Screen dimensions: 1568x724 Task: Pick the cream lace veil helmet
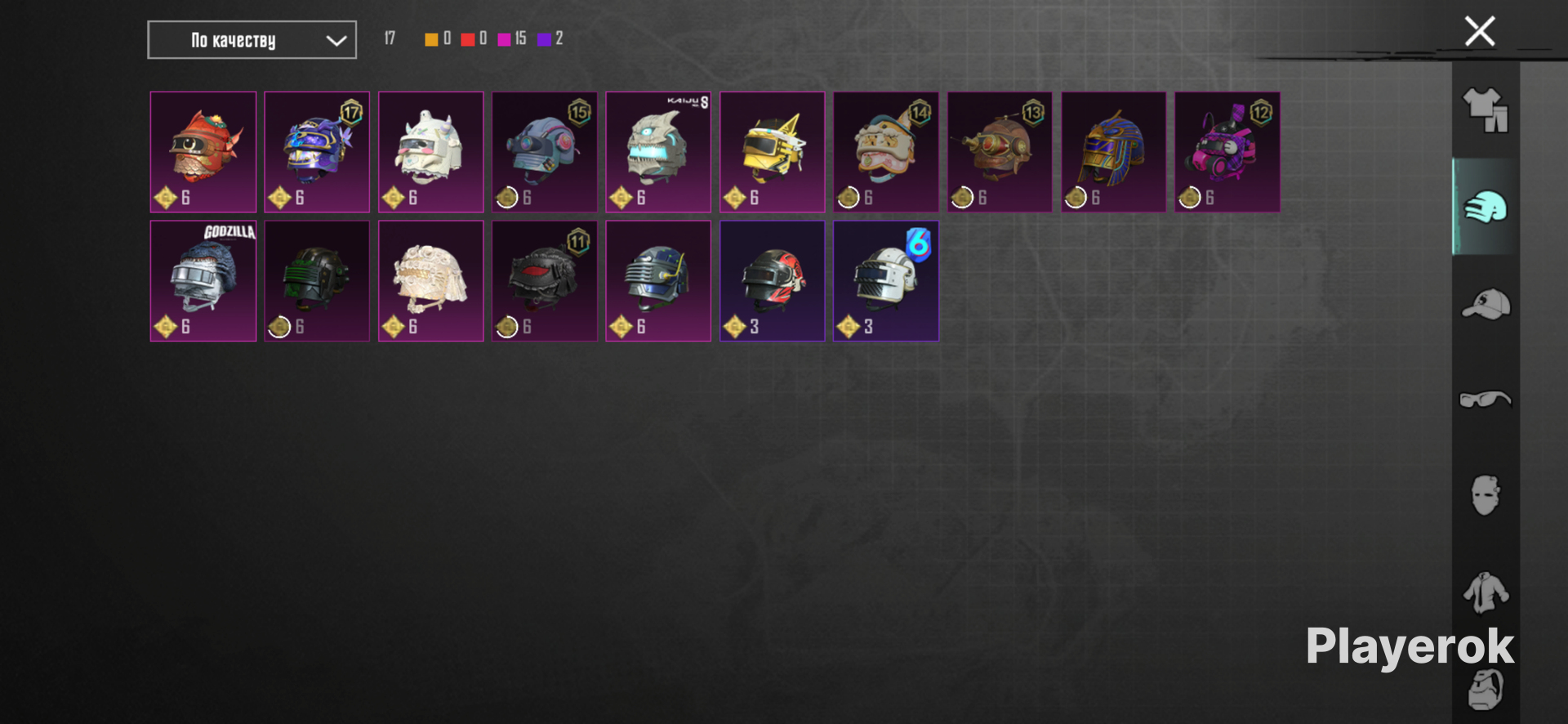coord(431,280)
